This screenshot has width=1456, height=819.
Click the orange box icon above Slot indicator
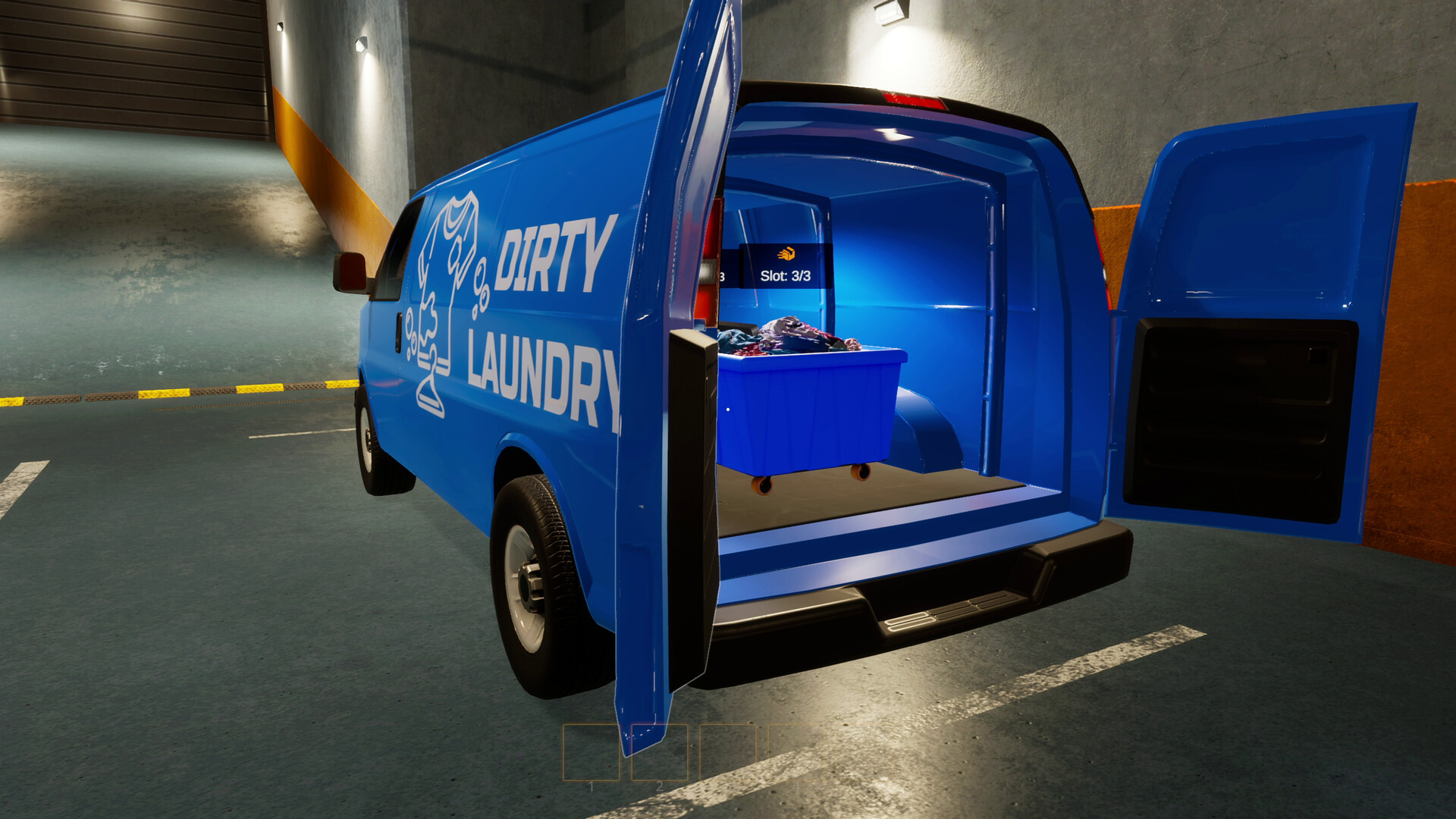point(786,253)
